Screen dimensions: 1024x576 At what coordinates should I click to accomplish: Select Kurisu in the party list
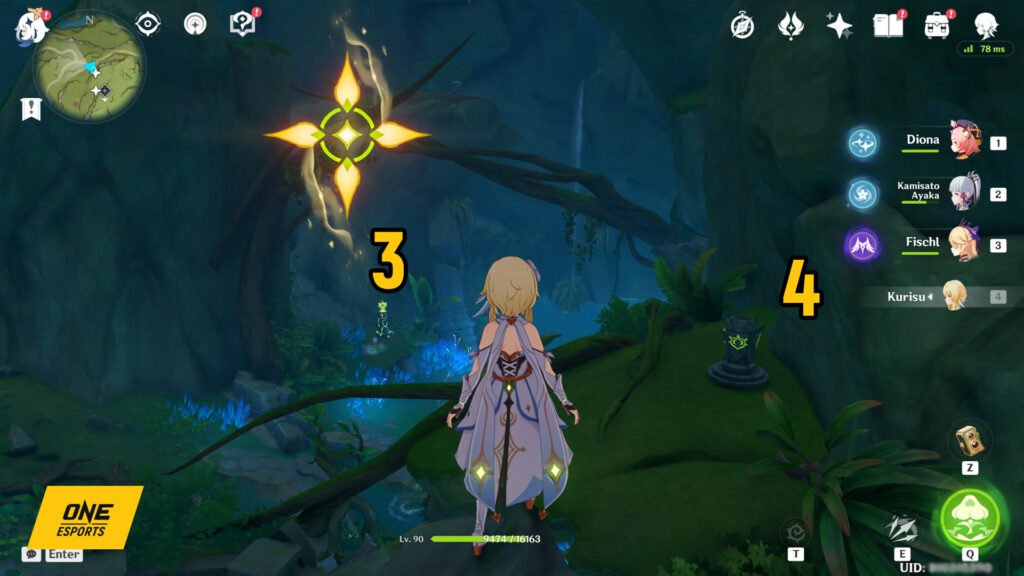[955, 295]
